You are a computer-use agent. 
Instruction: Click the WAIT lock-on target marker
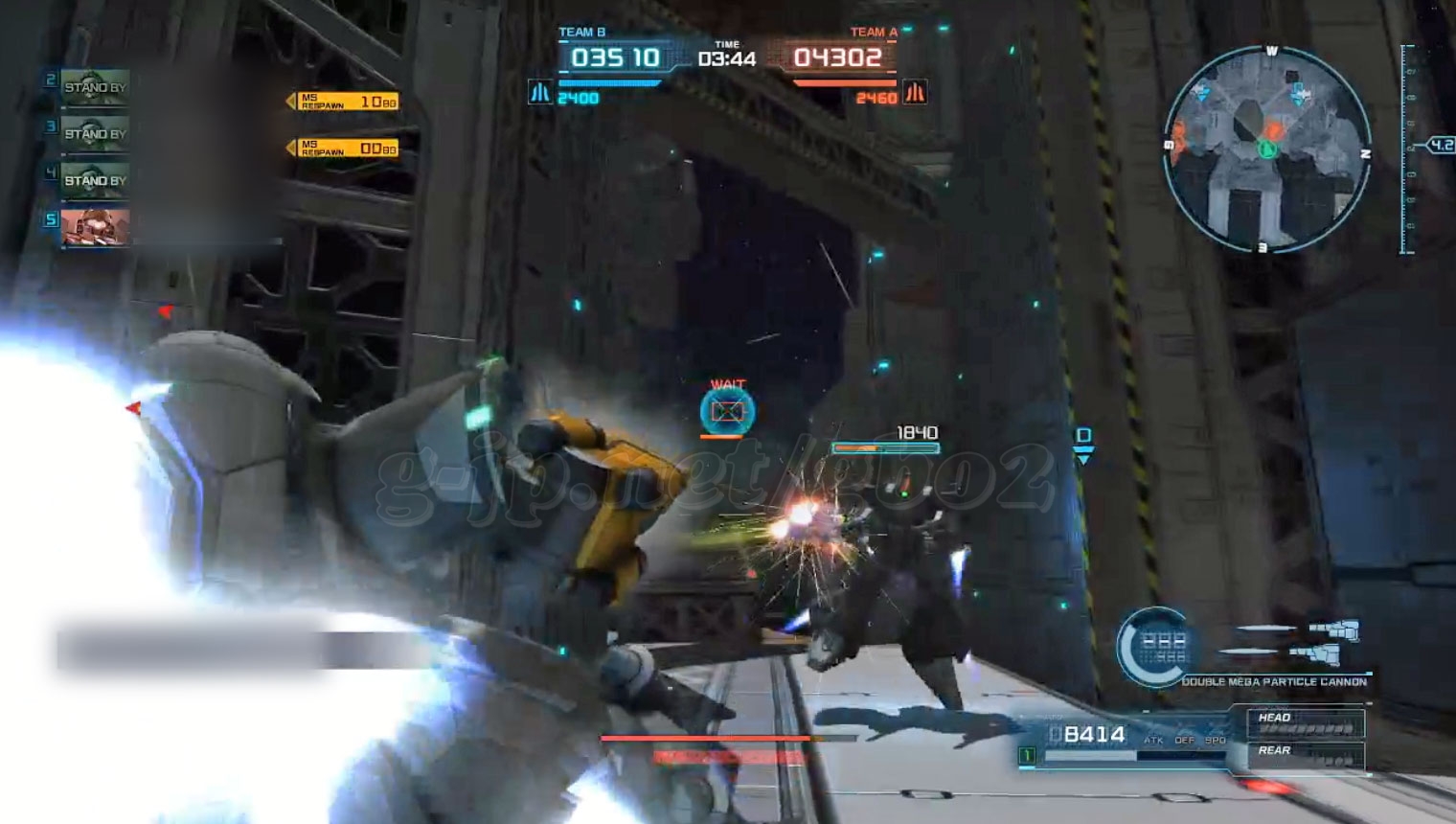pyautogui.click(x=727, y=411)
